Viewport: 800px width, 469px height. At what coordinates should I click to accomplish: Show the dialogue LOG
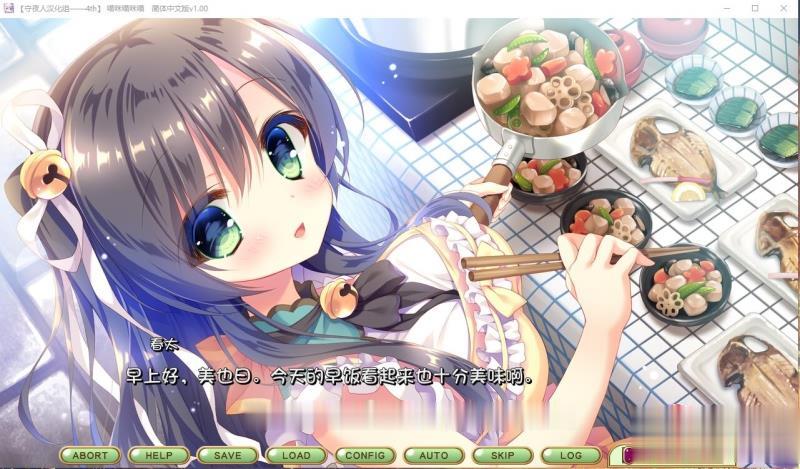pos(571,455)
